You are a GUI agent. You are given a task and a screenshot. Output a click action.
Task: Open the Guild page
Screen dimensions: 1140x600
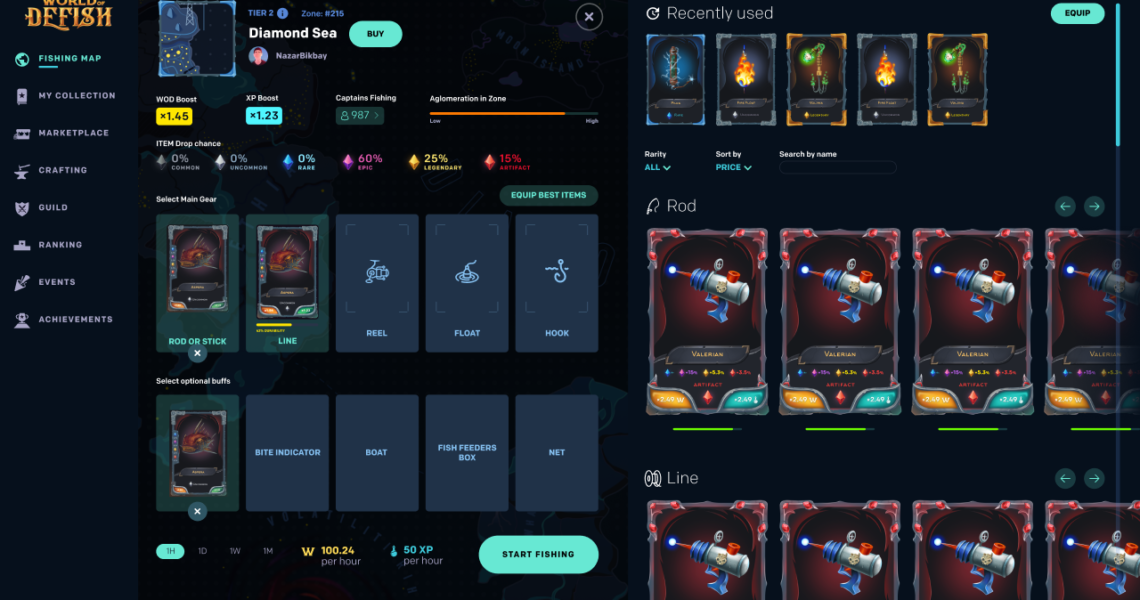coord(53,208)
